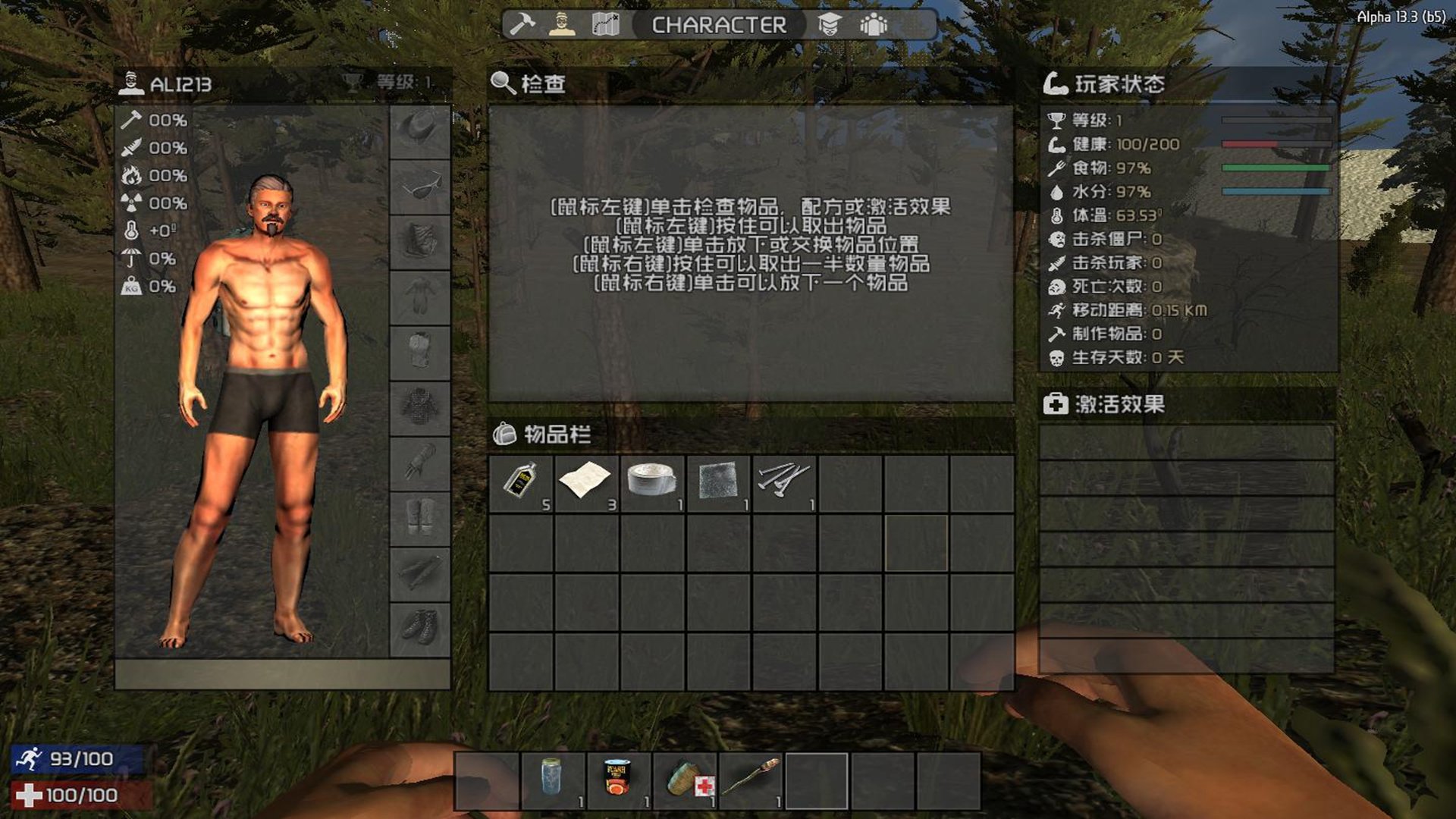Select the glass jar hotbar slot
1456x819 pixels.
coord(553,781)
